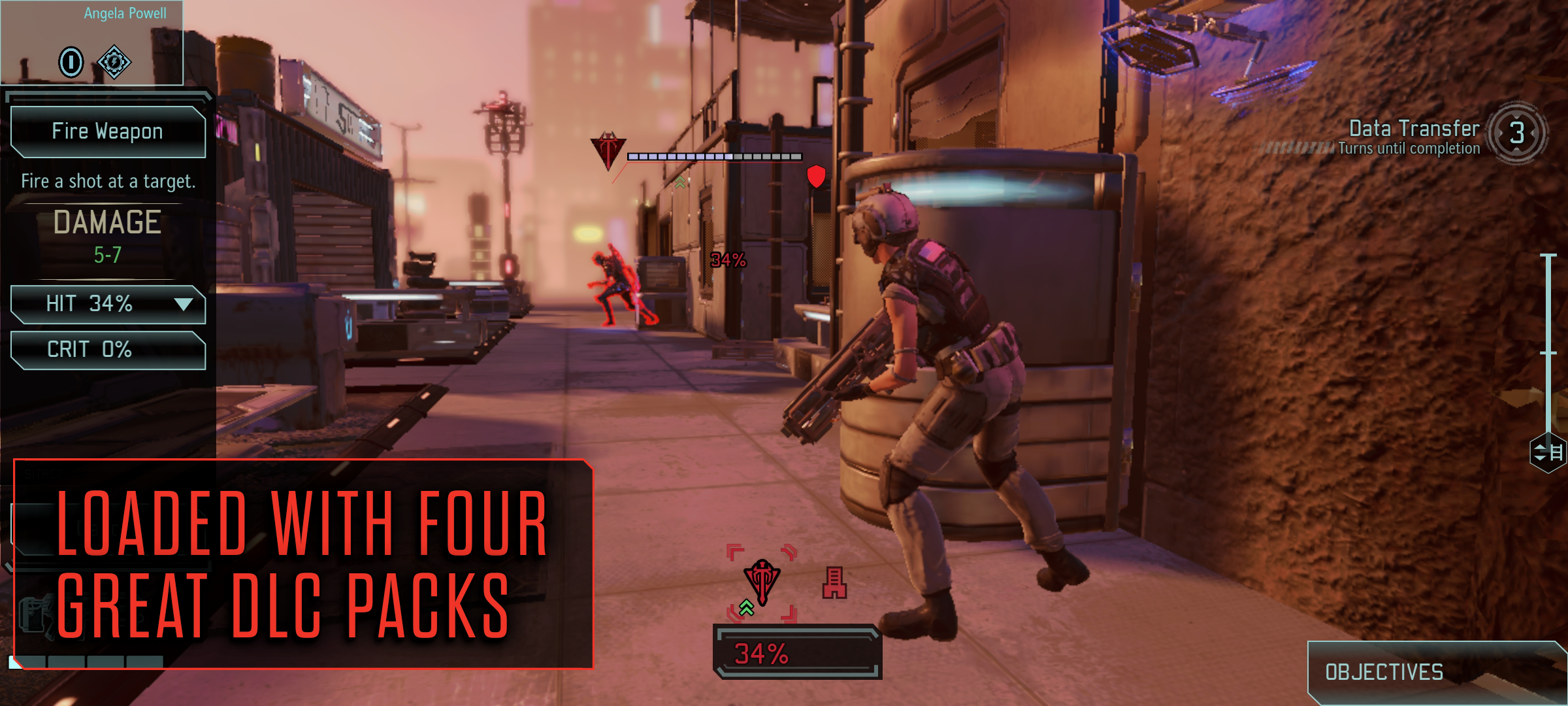Expand the HIT 34% breakdown dropdown
The width and height of the screenshot is (1568, 706).
[184, 304]
